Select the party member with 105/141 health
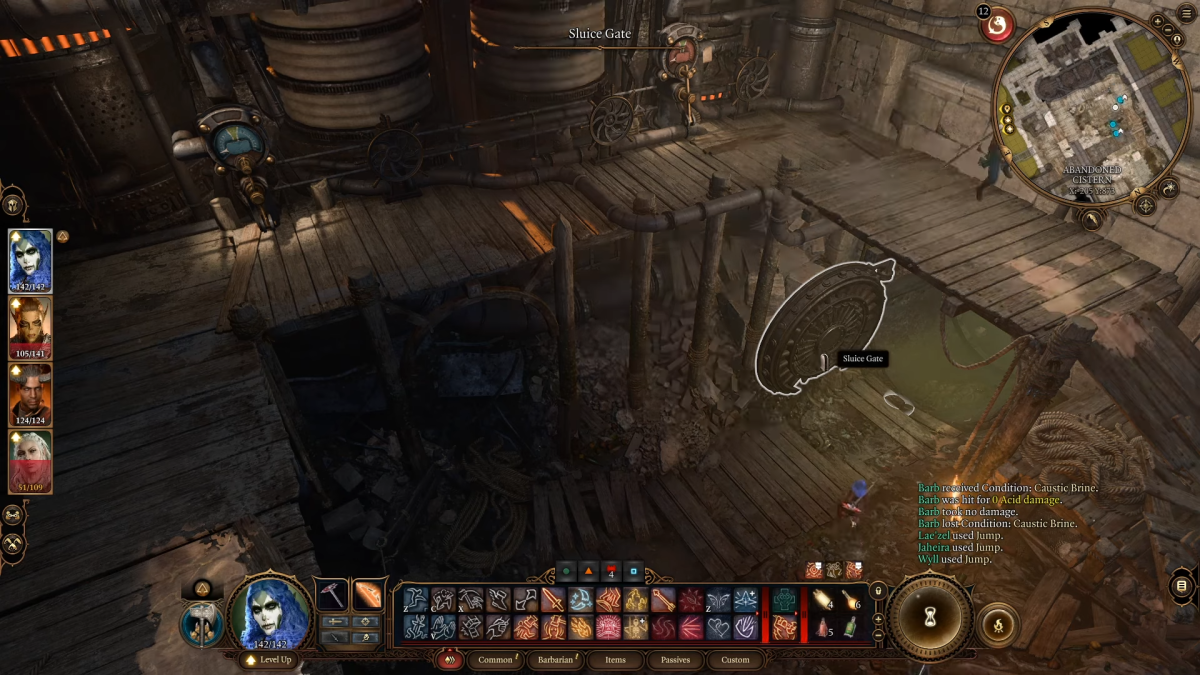This screenshot has height=675, width=1200. coord(30,327)
